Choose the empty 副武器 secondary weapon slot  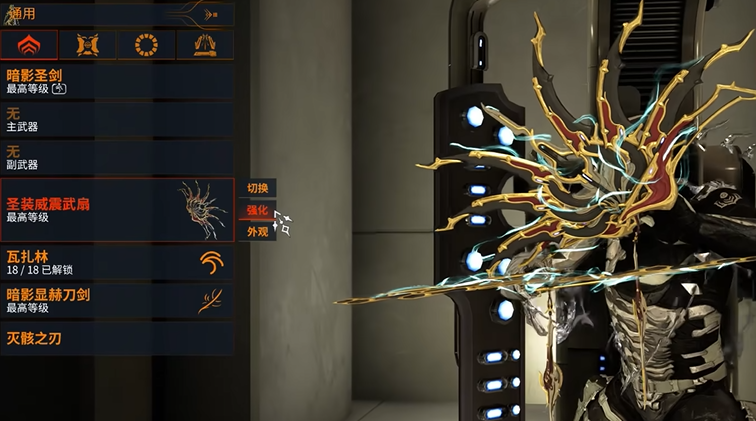[117, 158]
